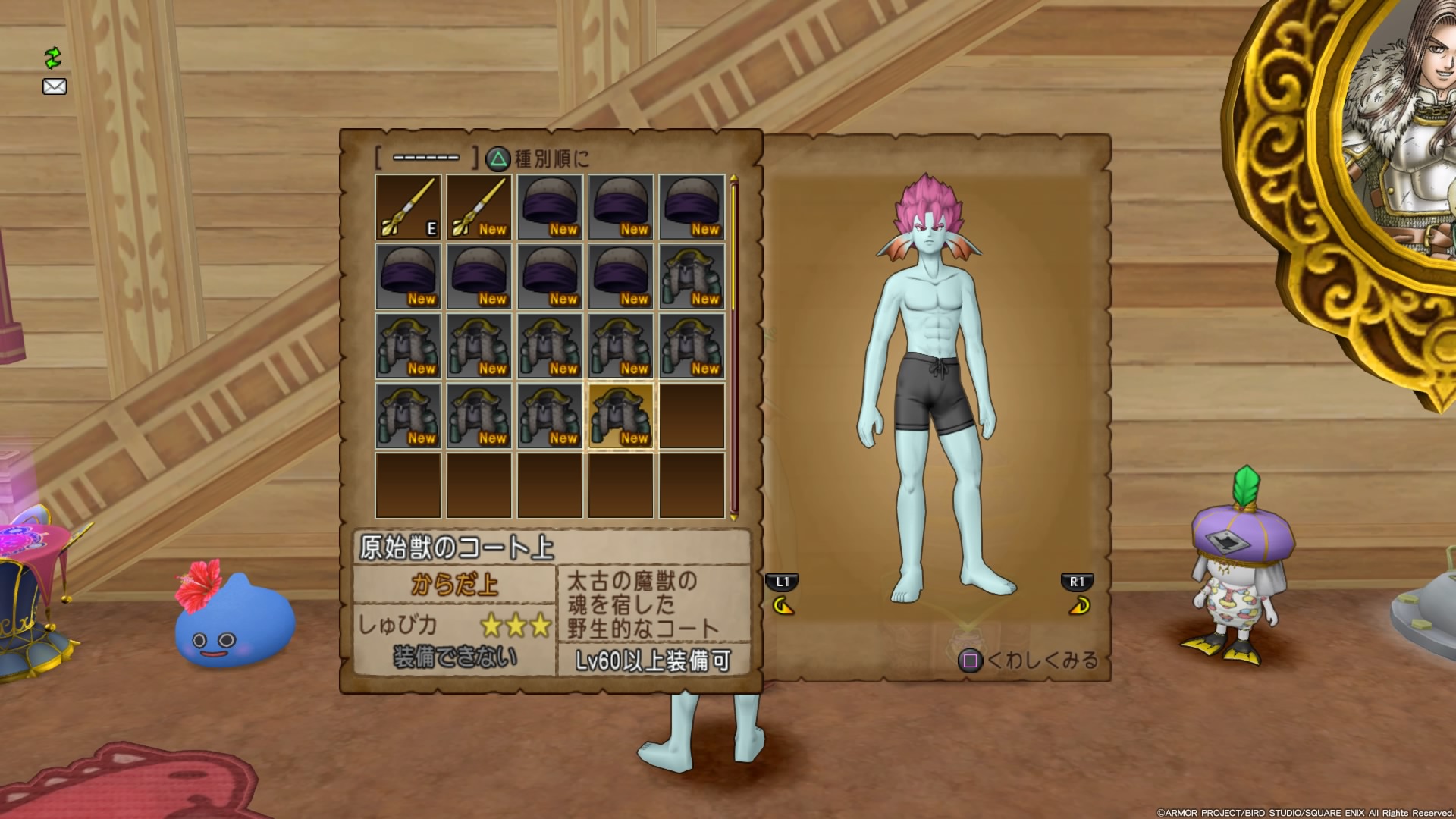Click the green arrows connection icon

pos(52,58)
